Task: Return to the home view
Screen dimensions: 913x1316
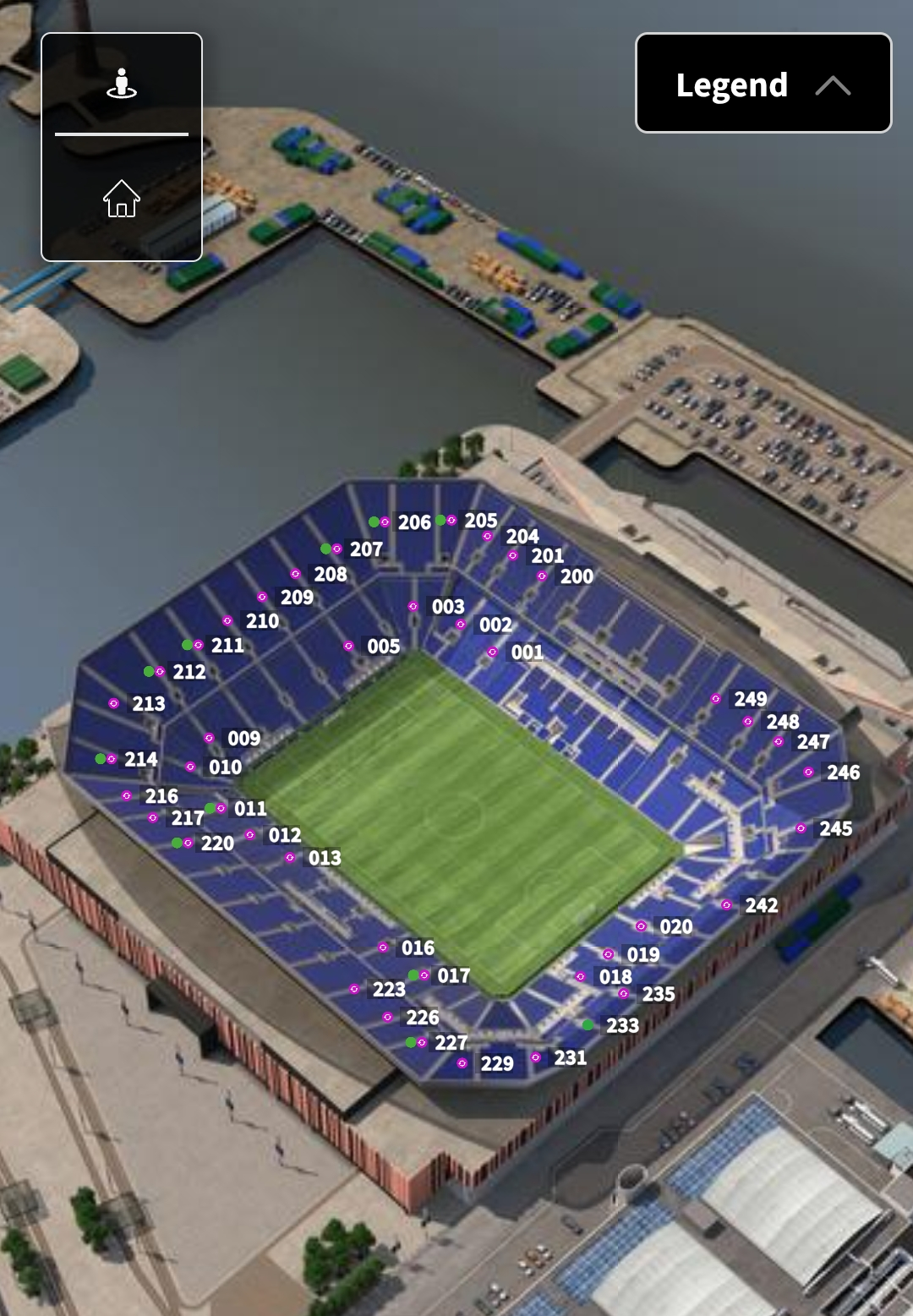Action: [122, 199]
